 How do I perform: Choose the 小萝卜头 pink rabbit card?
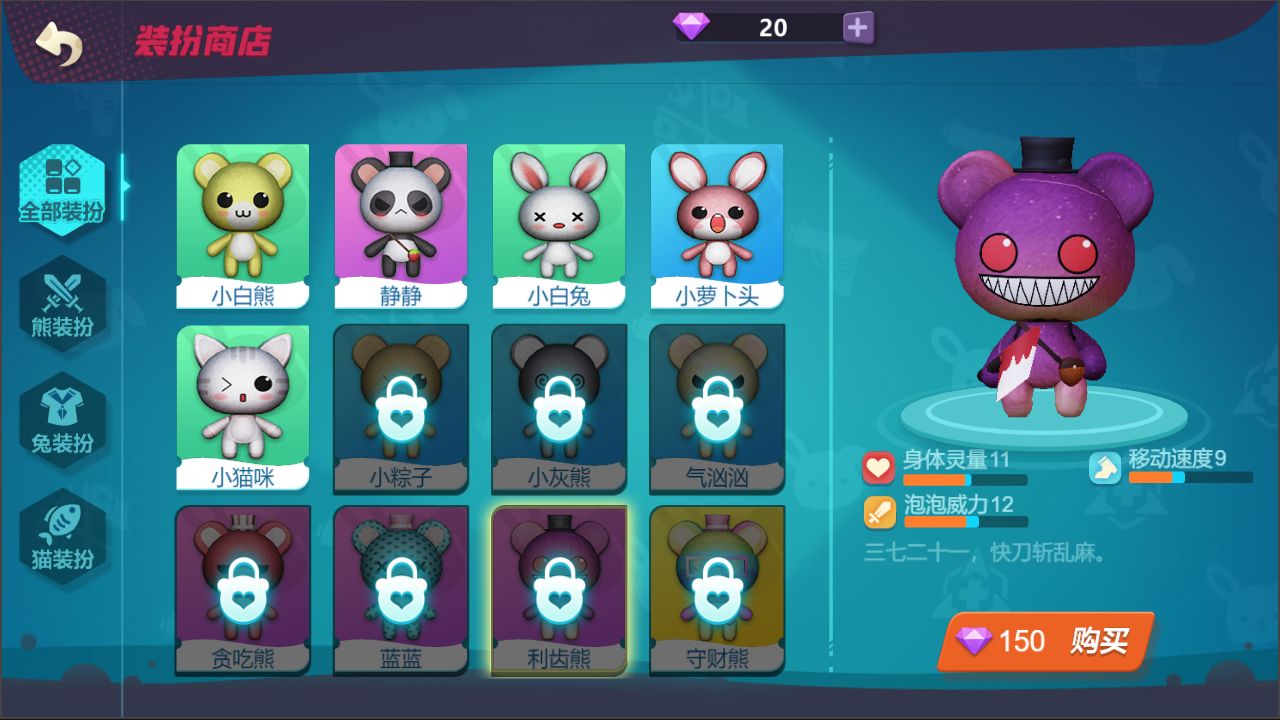[x=717, y=226]
